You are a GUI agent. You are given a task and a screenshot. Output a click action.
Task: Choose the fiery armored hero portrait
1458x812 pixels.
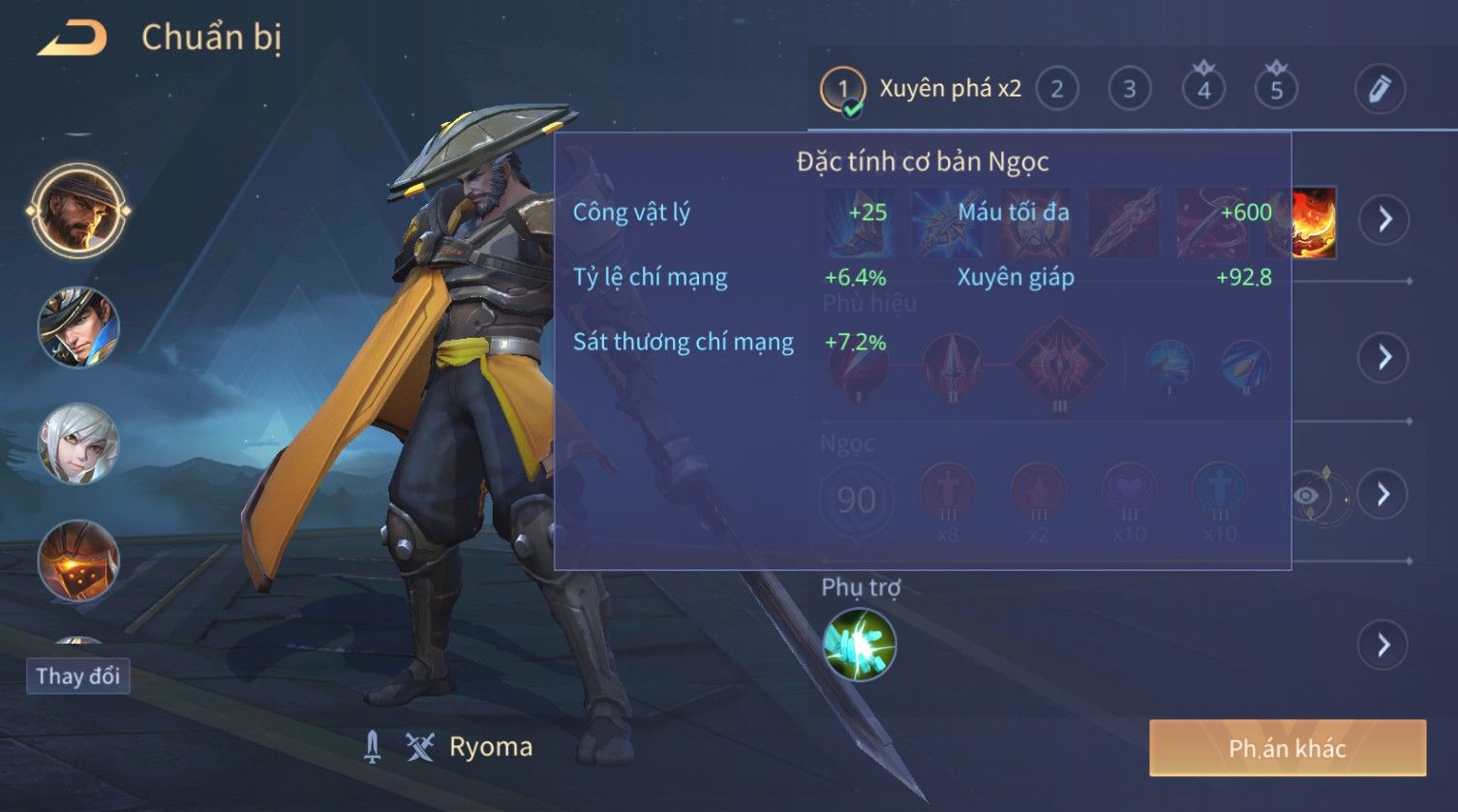tap(77, 559)
